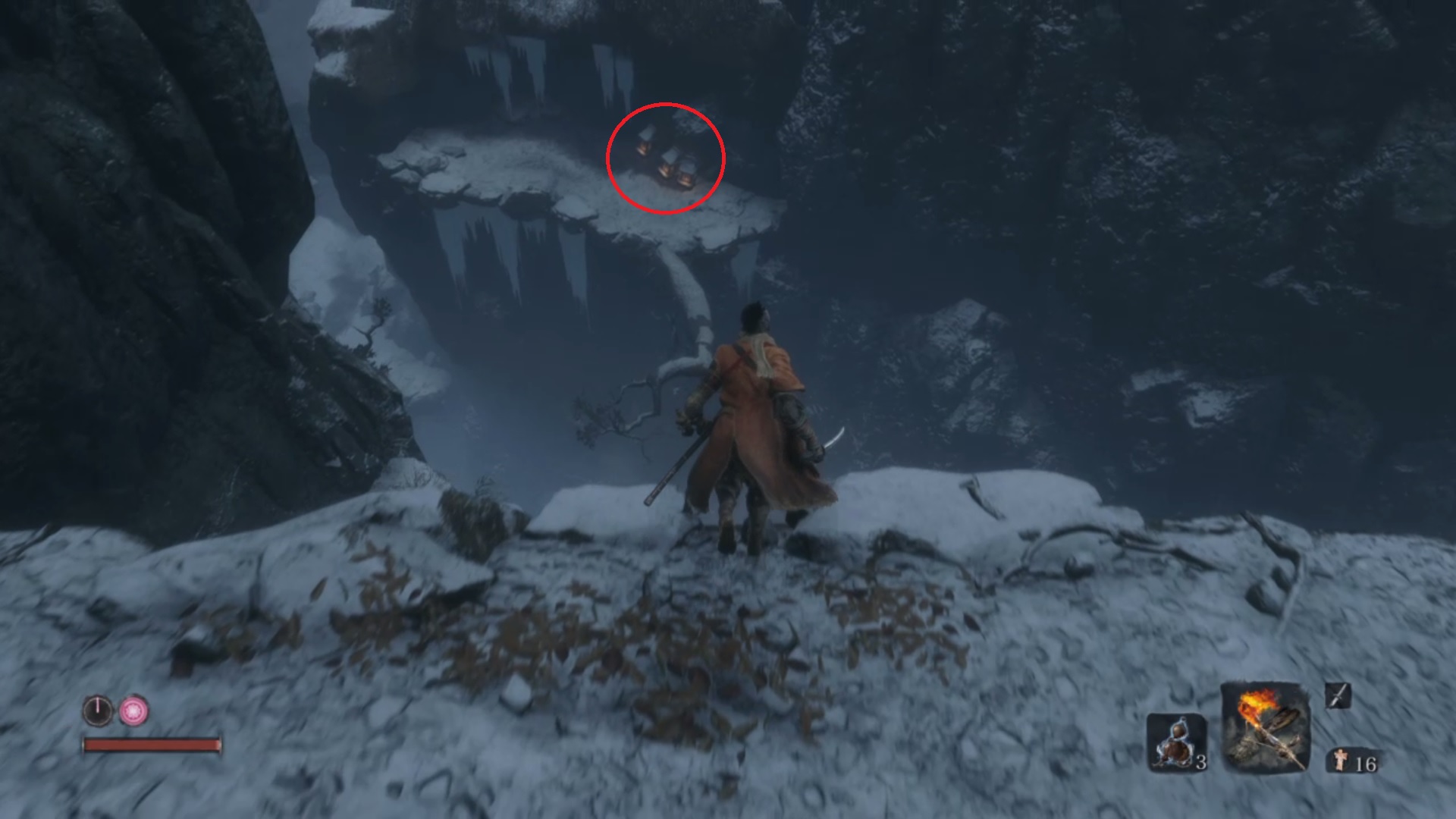The image size is (1456, 819).
Task: Click the leftmost lantern on the snowy ledge
Action: tap(643, 146)
